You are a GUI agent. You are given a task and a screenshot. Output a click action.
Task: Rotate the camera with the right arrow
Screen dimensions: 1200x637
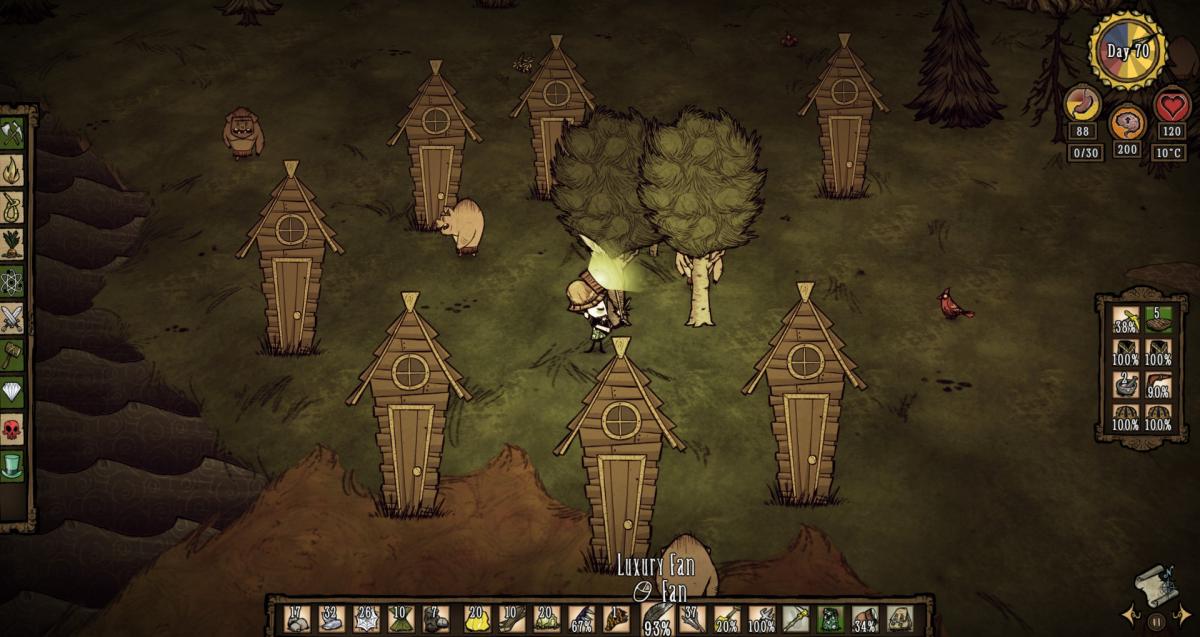tap(1180, 607)
